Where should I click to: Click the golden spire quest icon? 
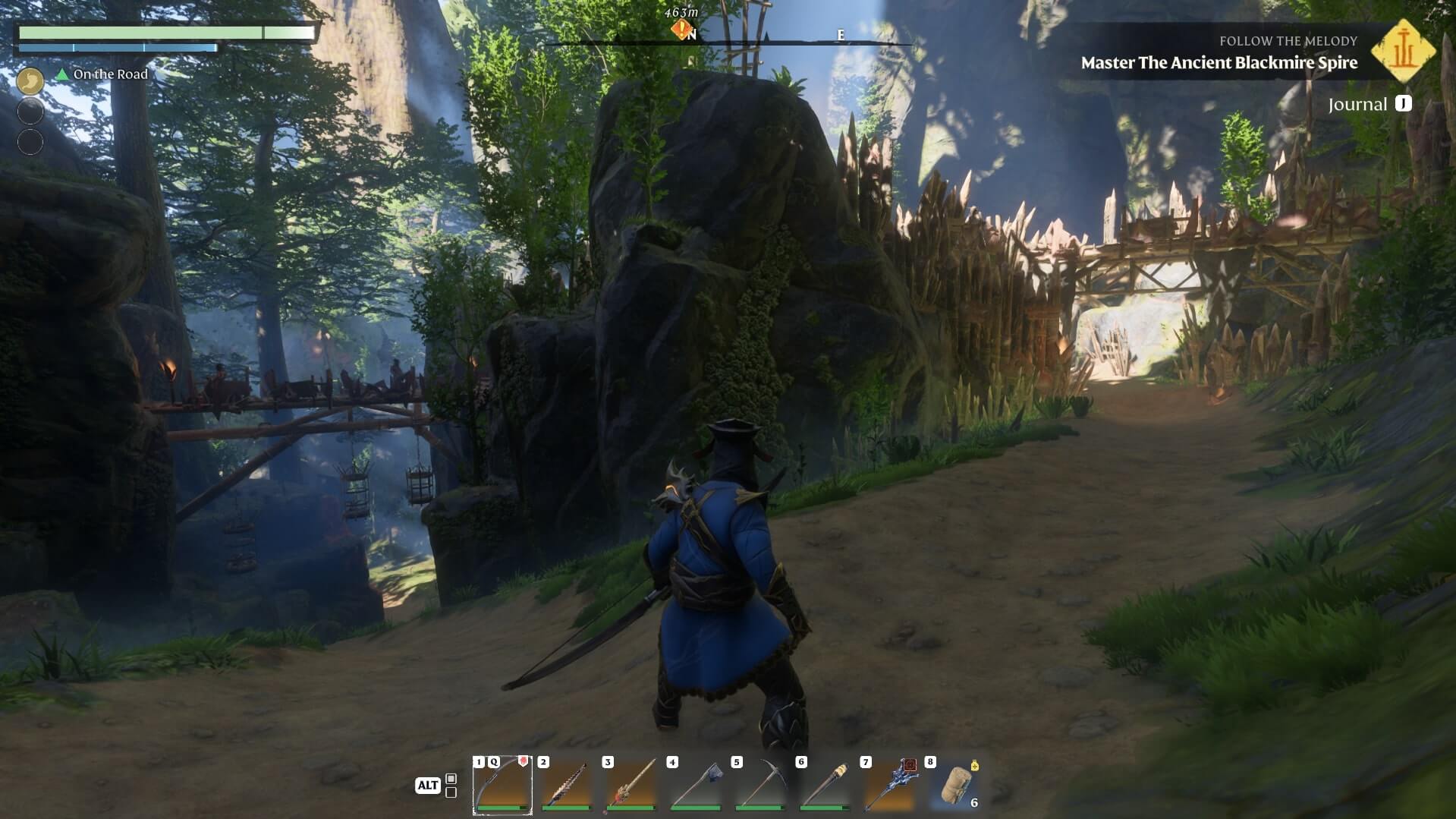(1403, 52)
